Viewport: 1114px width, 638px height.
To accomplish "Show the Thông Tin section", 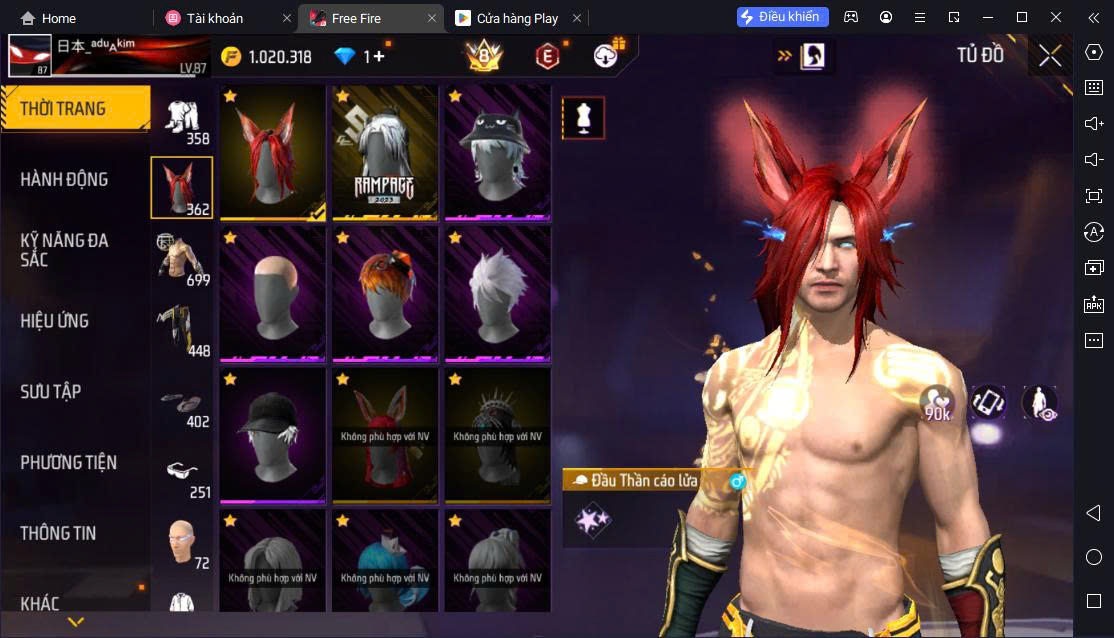I will (x=58, y=533).
